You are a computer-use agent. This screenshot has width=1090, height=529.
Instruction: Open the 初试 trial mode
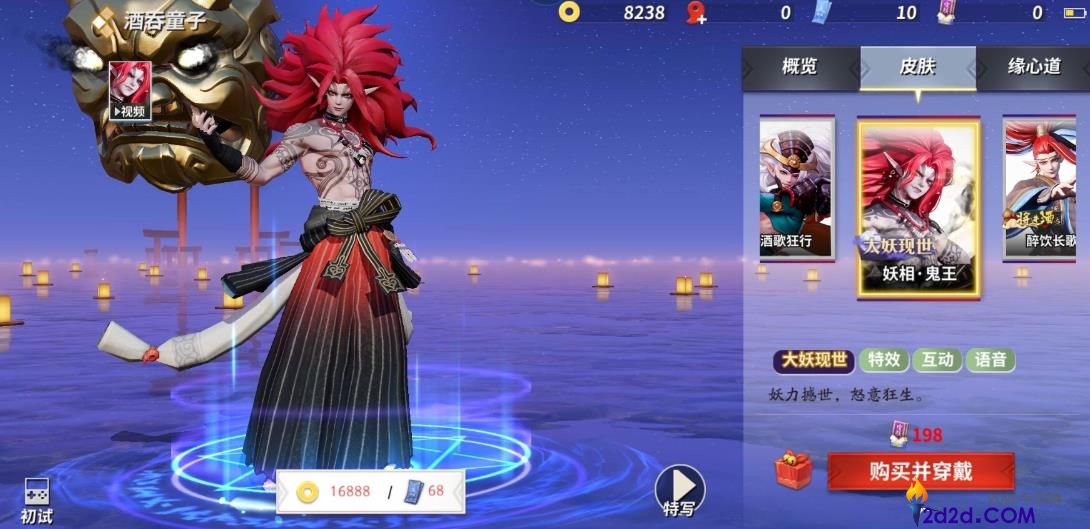pos(37,500)
